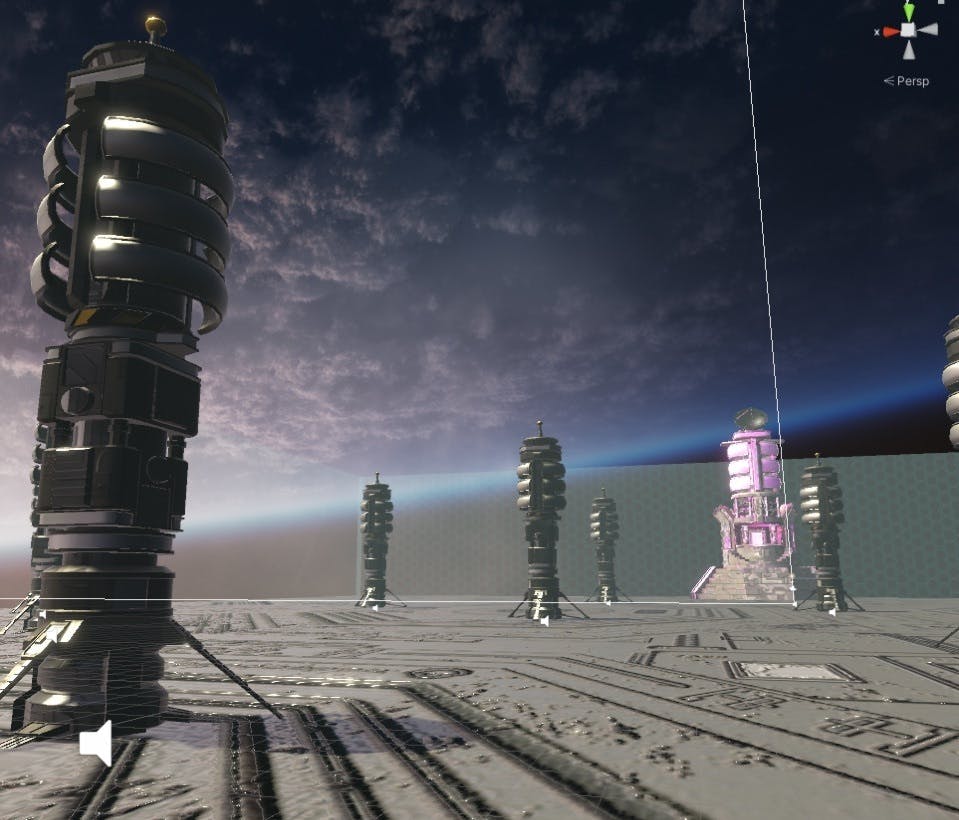
Task: Click the green Y axis cone on the gizmo
Action: [x=908, y=11]
